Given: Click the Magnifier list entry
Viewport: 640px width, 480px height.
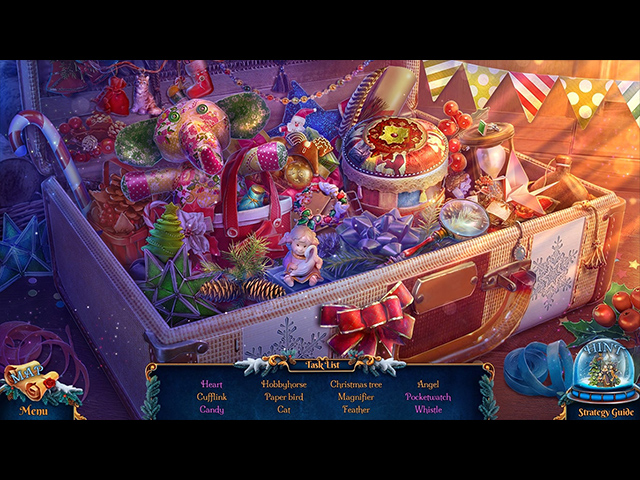Looking at the screenshot, I should click(x=356, y=397).
